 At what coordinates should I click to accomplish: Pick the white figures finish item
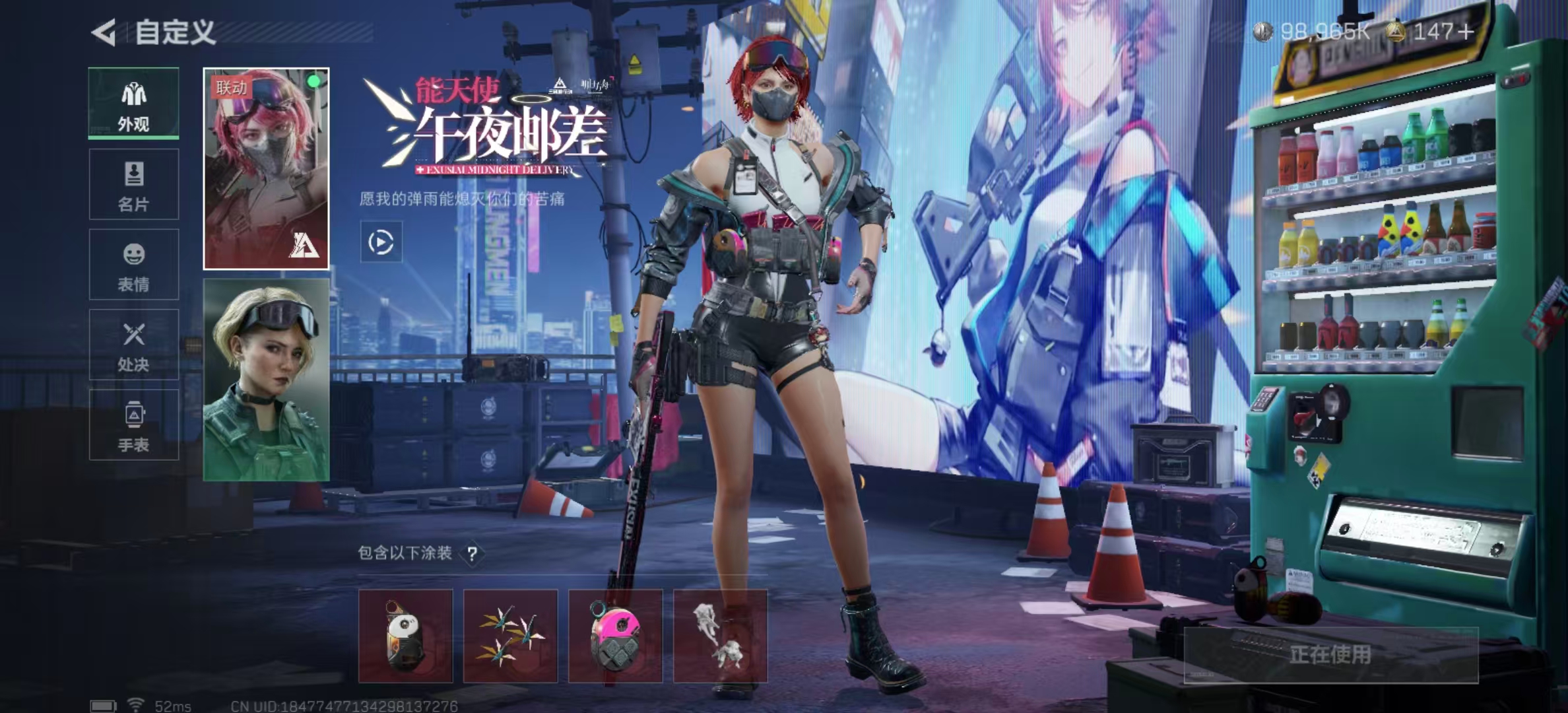click(720, 636)
